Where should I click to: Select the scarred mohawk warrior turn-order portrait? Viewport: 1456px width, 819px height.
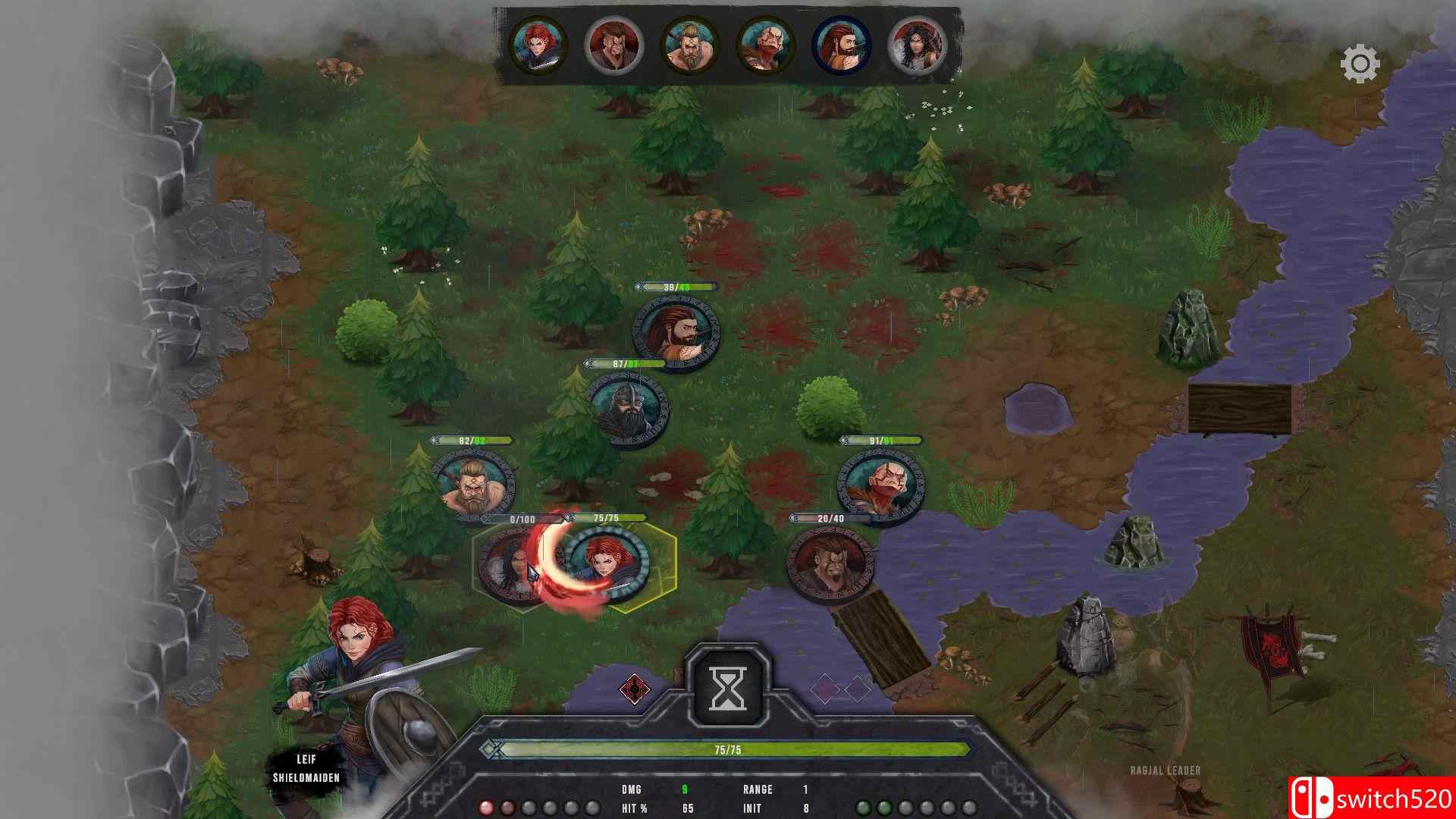click(x=613, y=45)
